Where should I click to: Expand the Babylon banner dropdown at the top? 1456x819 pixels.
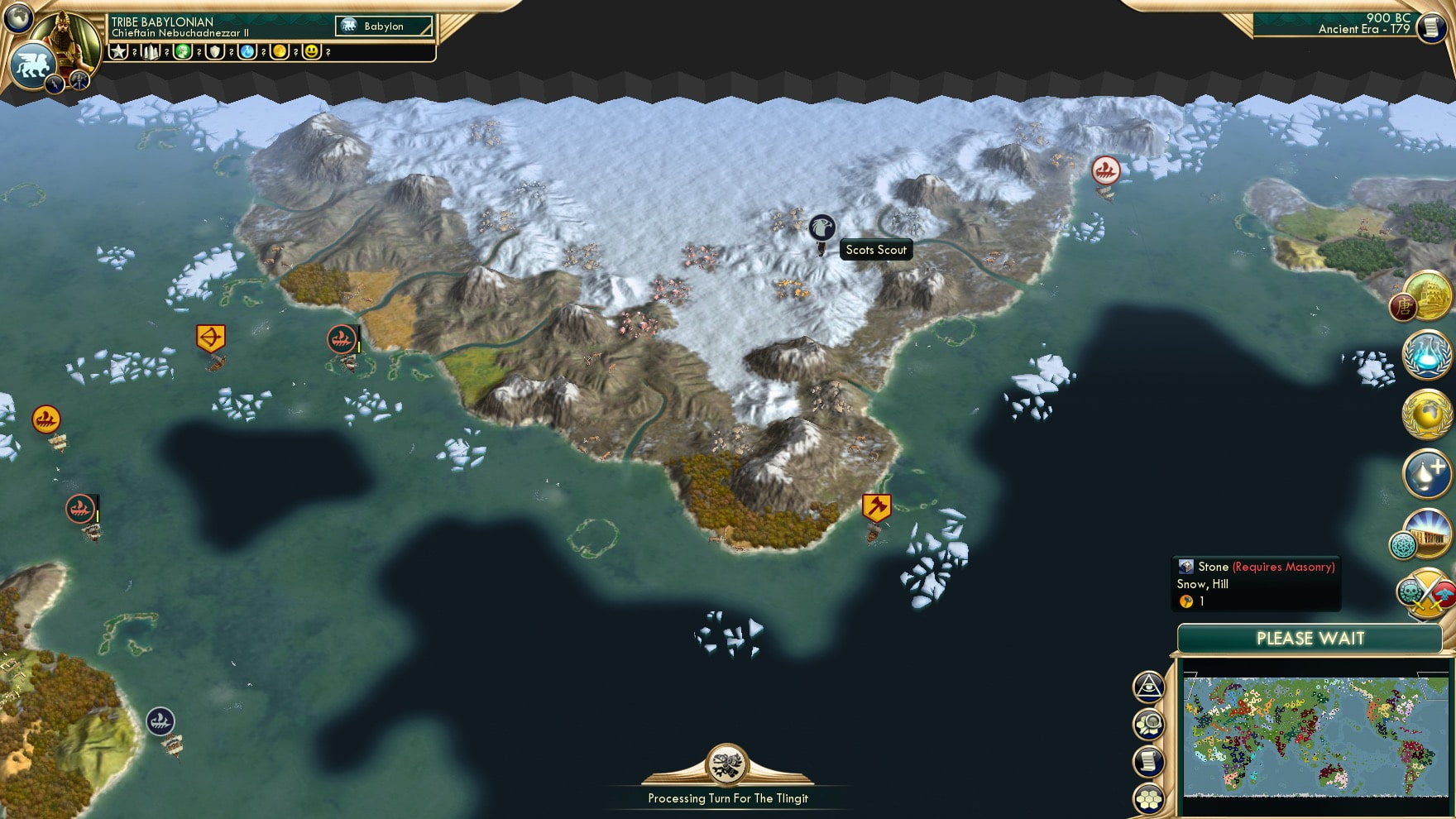[382, 26]
